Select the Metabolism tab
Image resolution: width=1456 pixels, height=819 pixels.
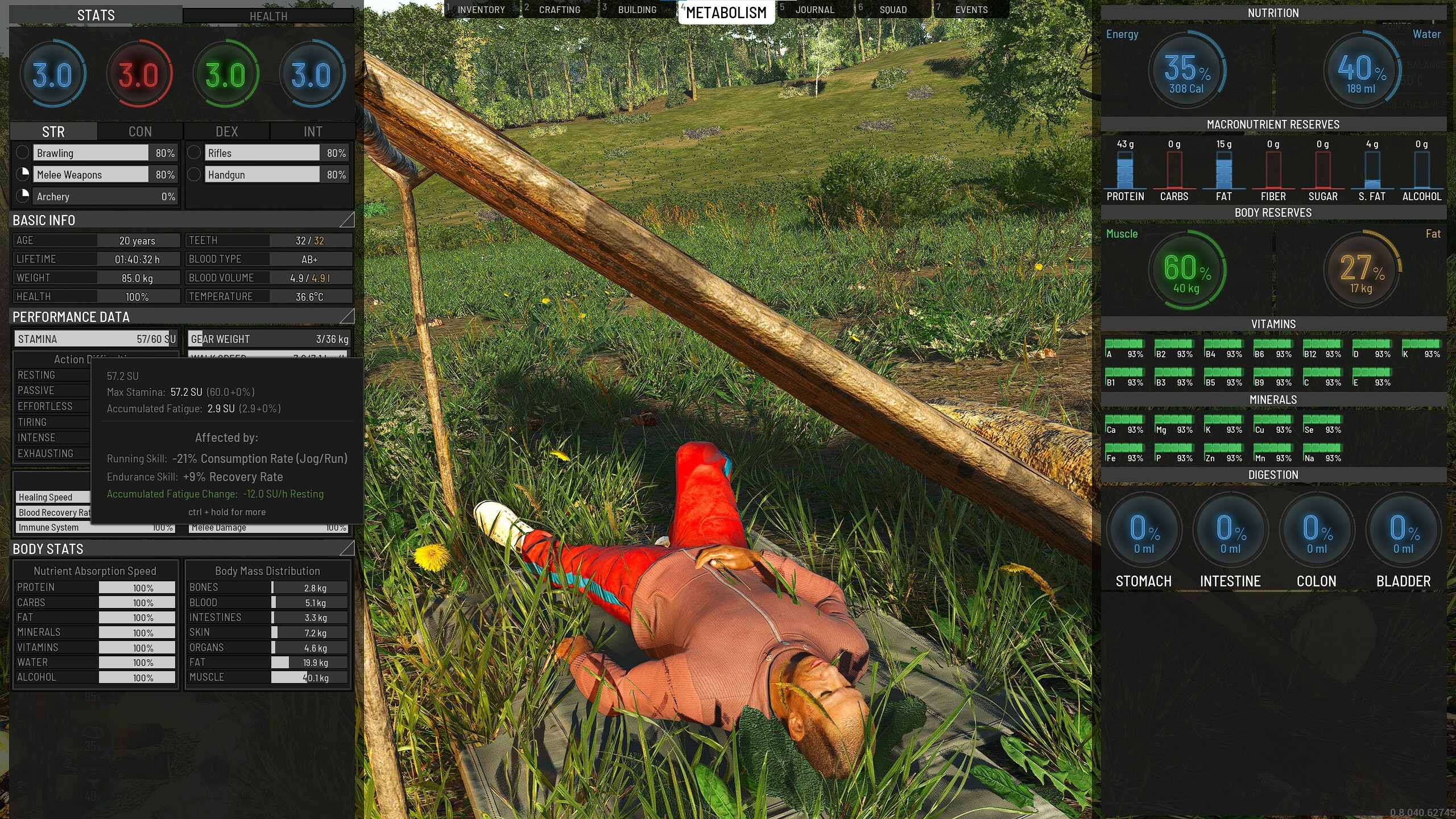click(x=726, y=12)
